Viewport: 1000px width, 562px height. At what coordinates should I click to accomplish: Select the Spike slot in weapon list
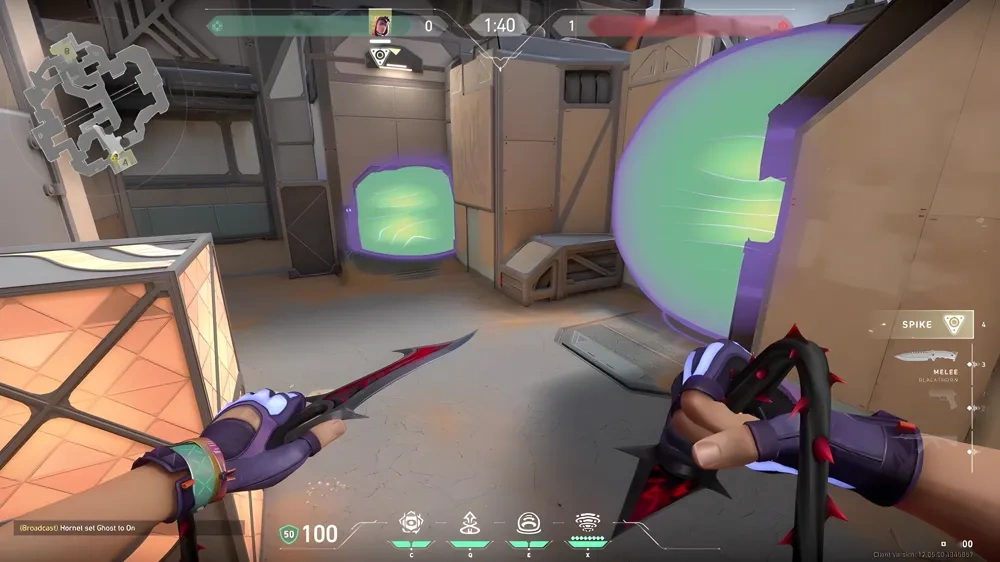tap(922, 324)
